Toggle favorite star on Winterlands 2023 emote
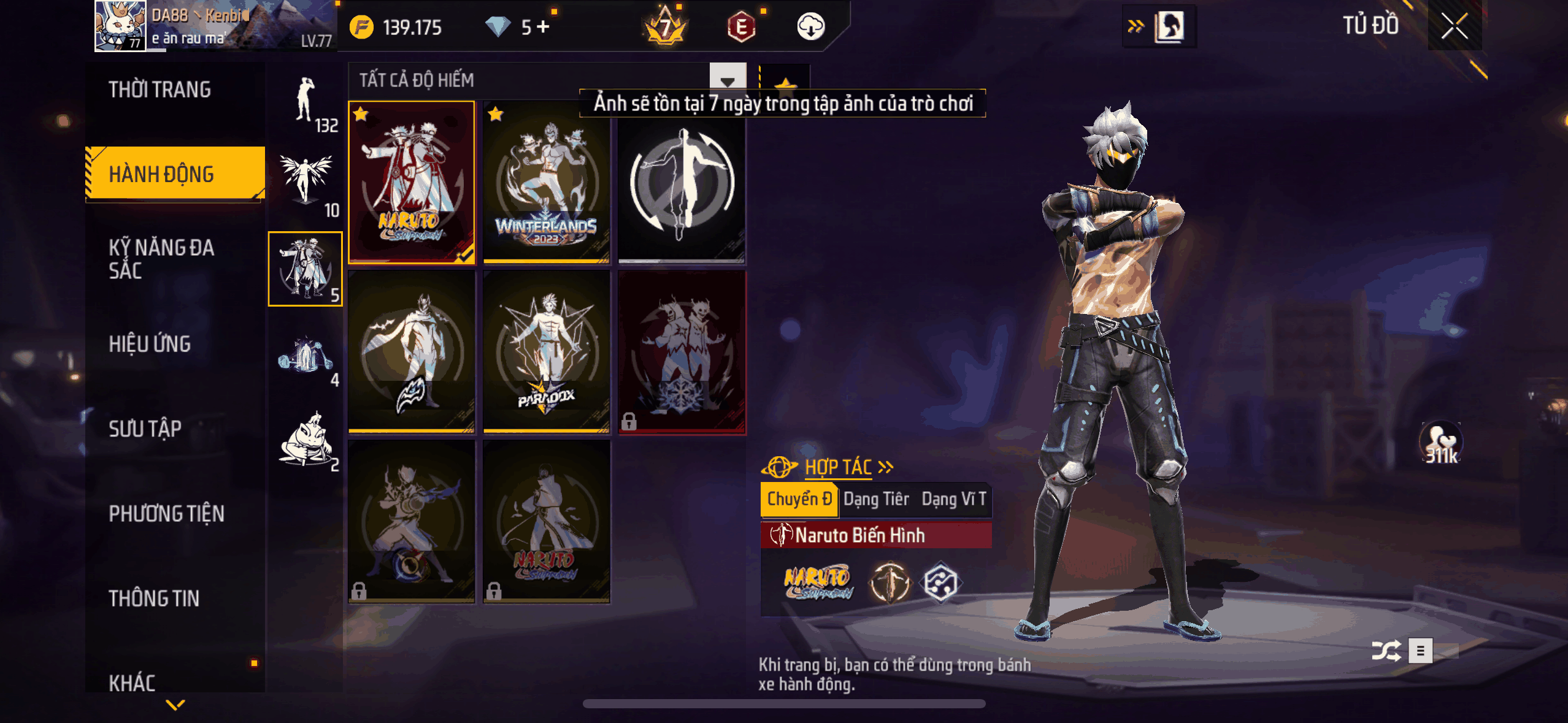 496,113
